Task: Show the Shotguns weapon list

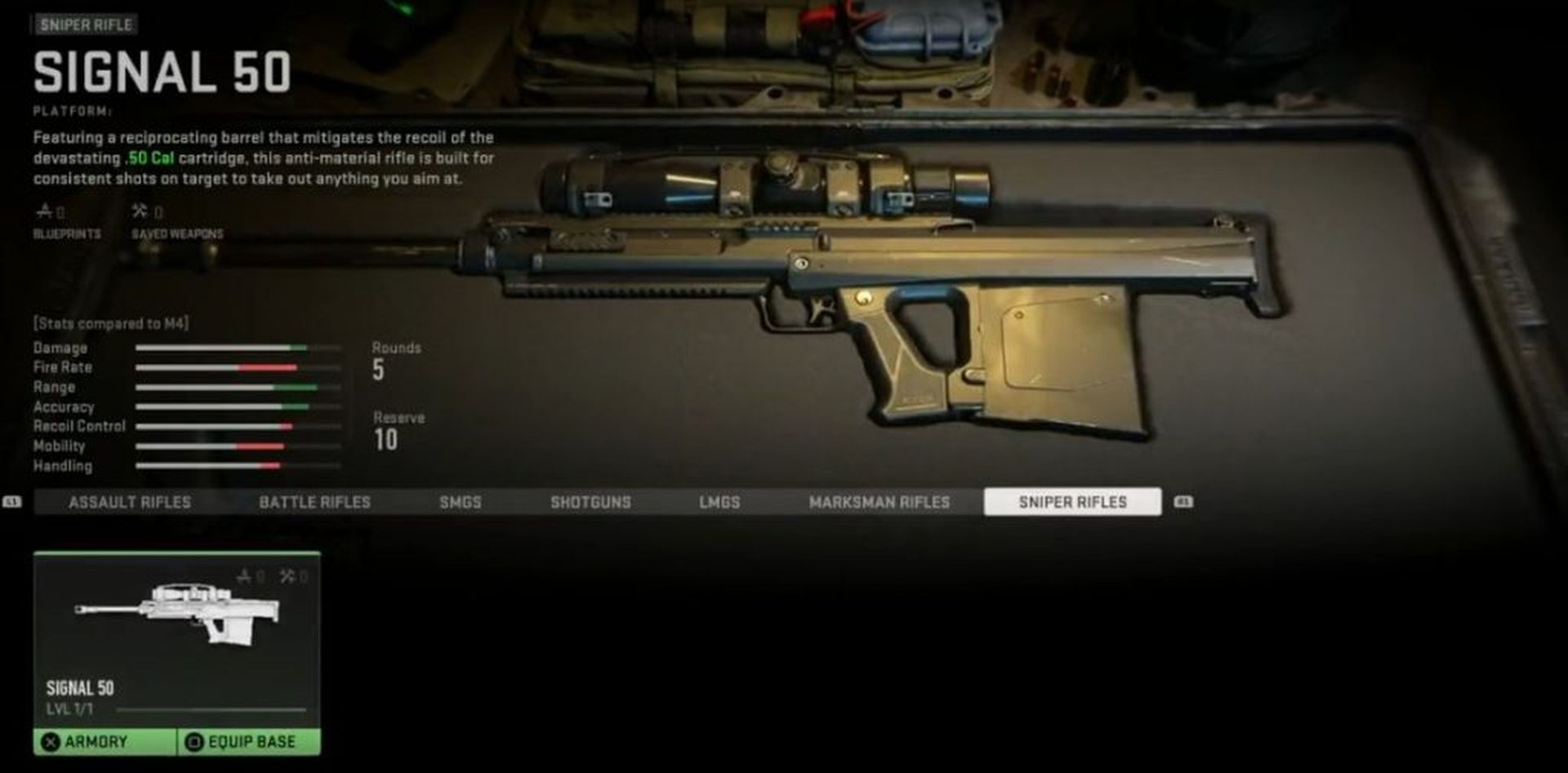Action: pos(590,502)
